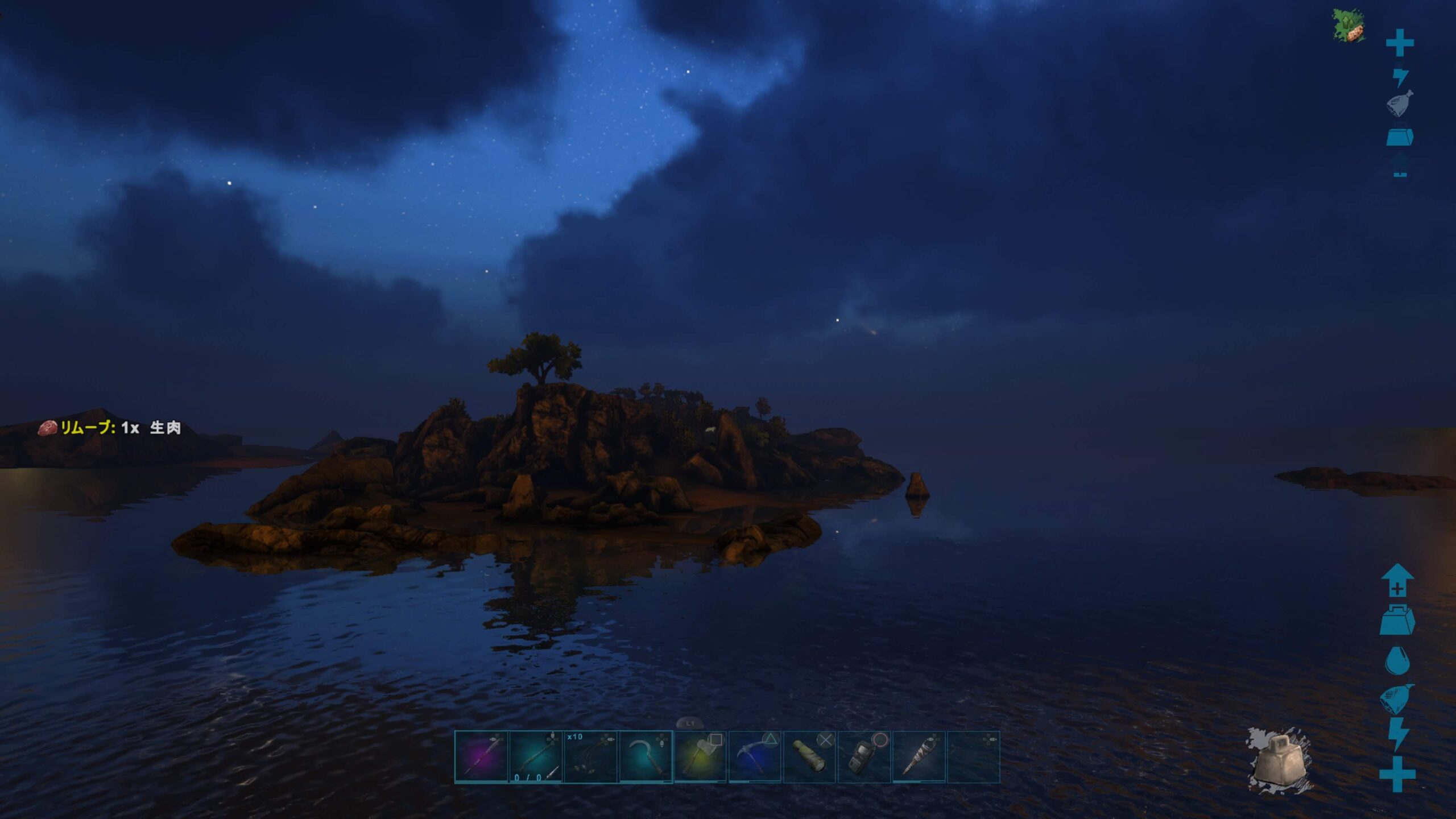
Task: Click the green buff icon with arrows
Action: pyautogui.click(x=1349, y=26)
